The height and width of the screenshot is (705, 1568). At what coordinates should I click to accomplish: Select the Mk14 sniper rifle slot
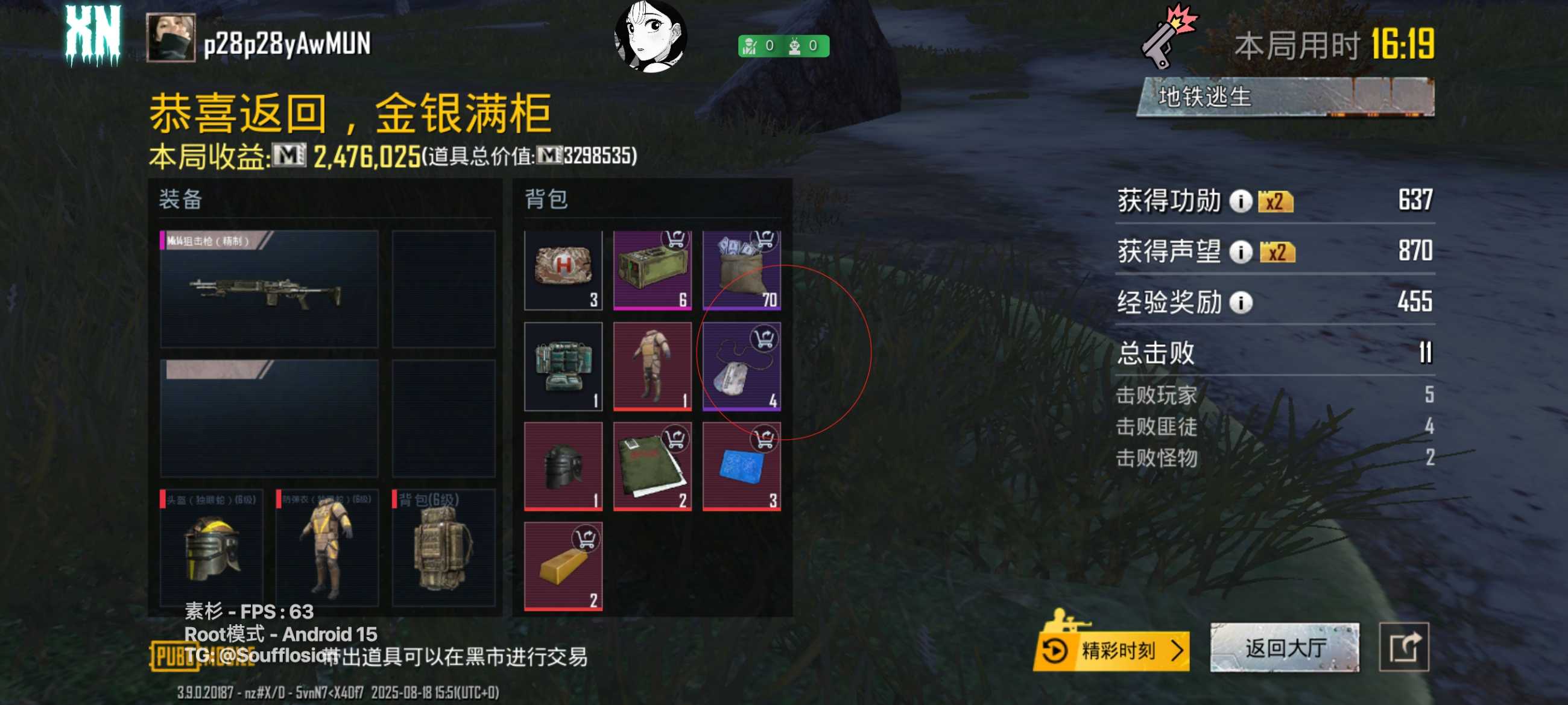coord(268,289)
